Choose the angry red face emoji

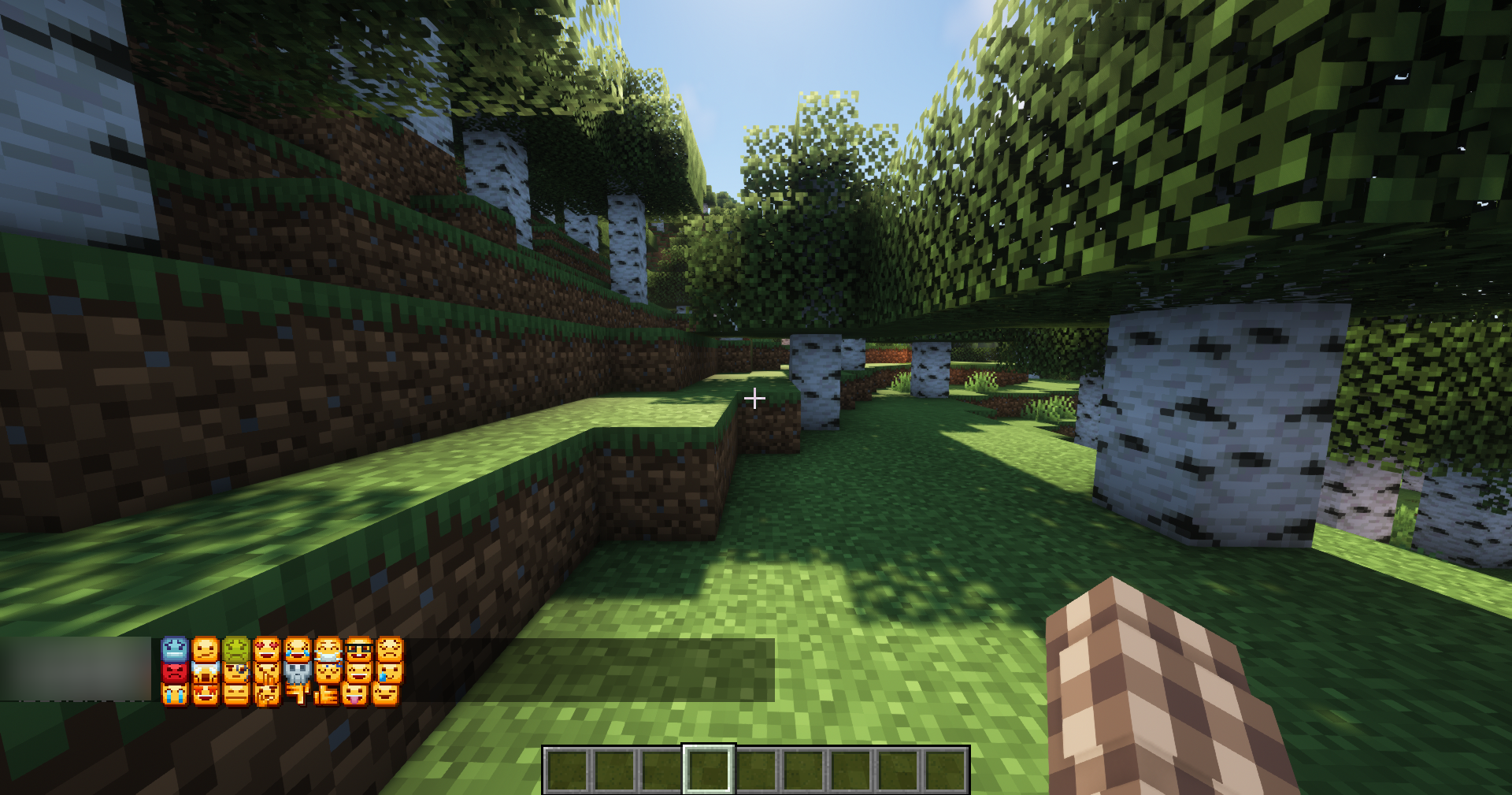(173, 674)
